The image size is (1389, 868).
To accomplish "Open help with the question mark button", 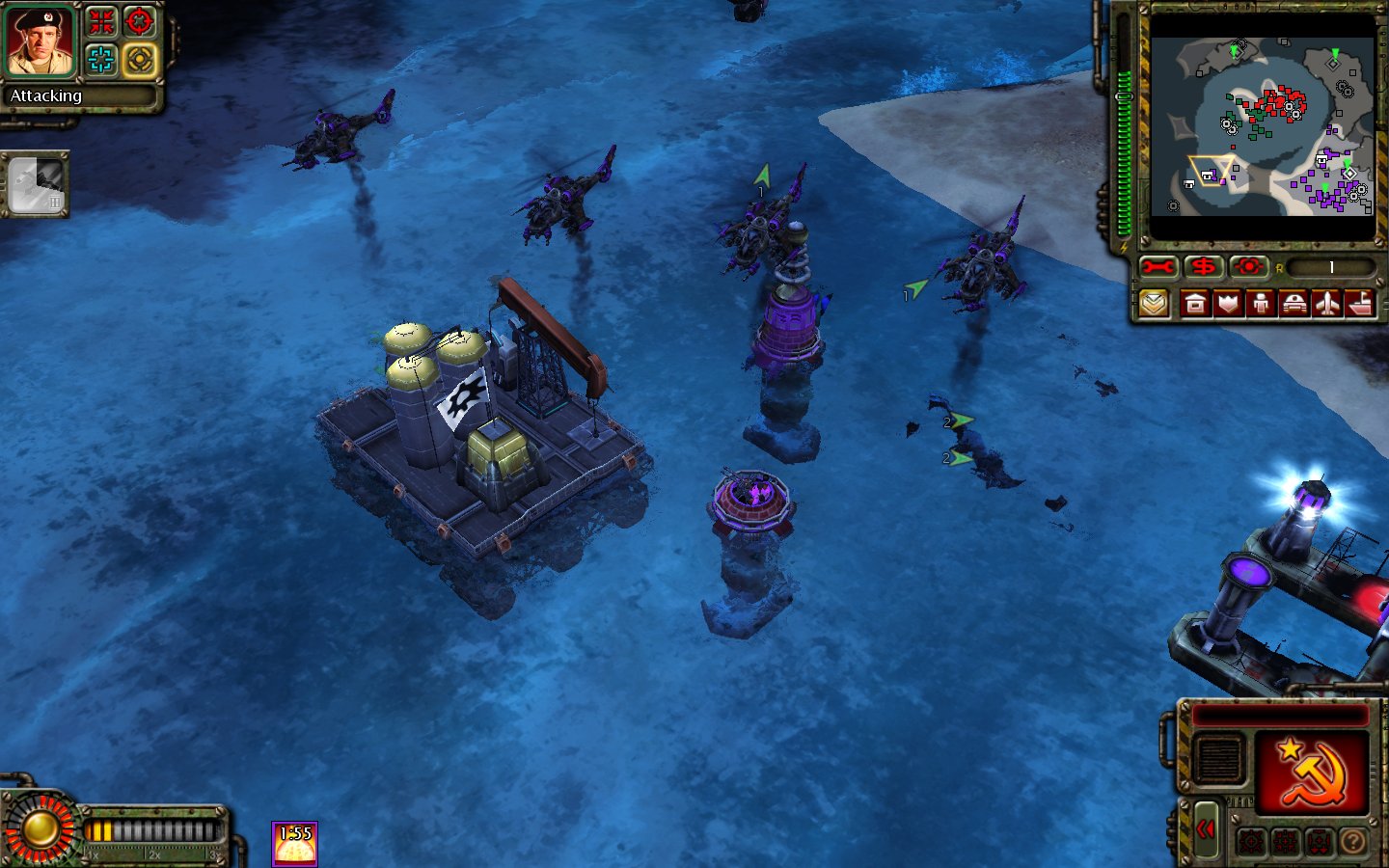I will point(1353,842).
